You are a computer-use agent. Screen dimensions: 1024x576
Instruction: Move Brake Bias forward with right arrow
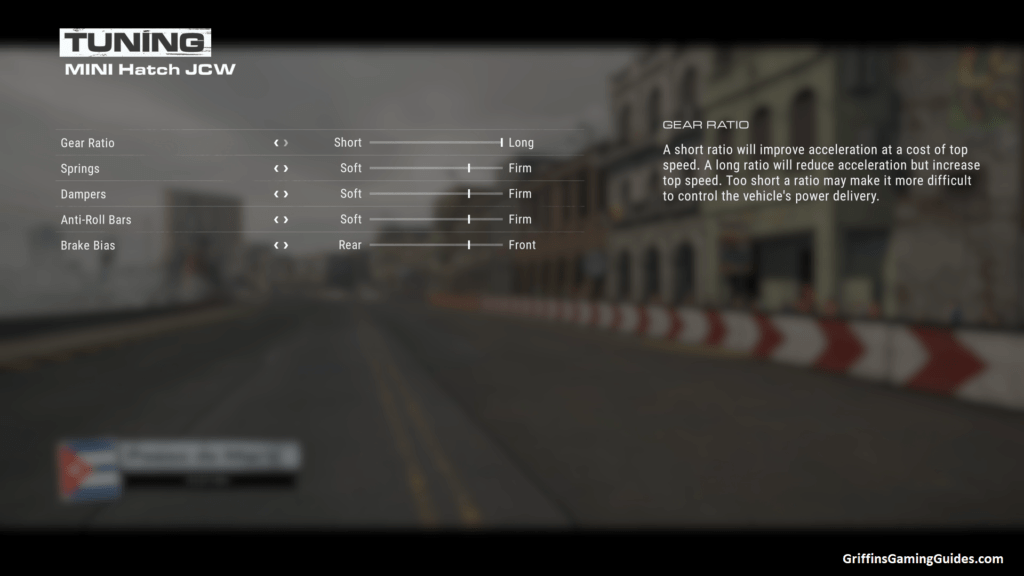[x=286, y=245]
